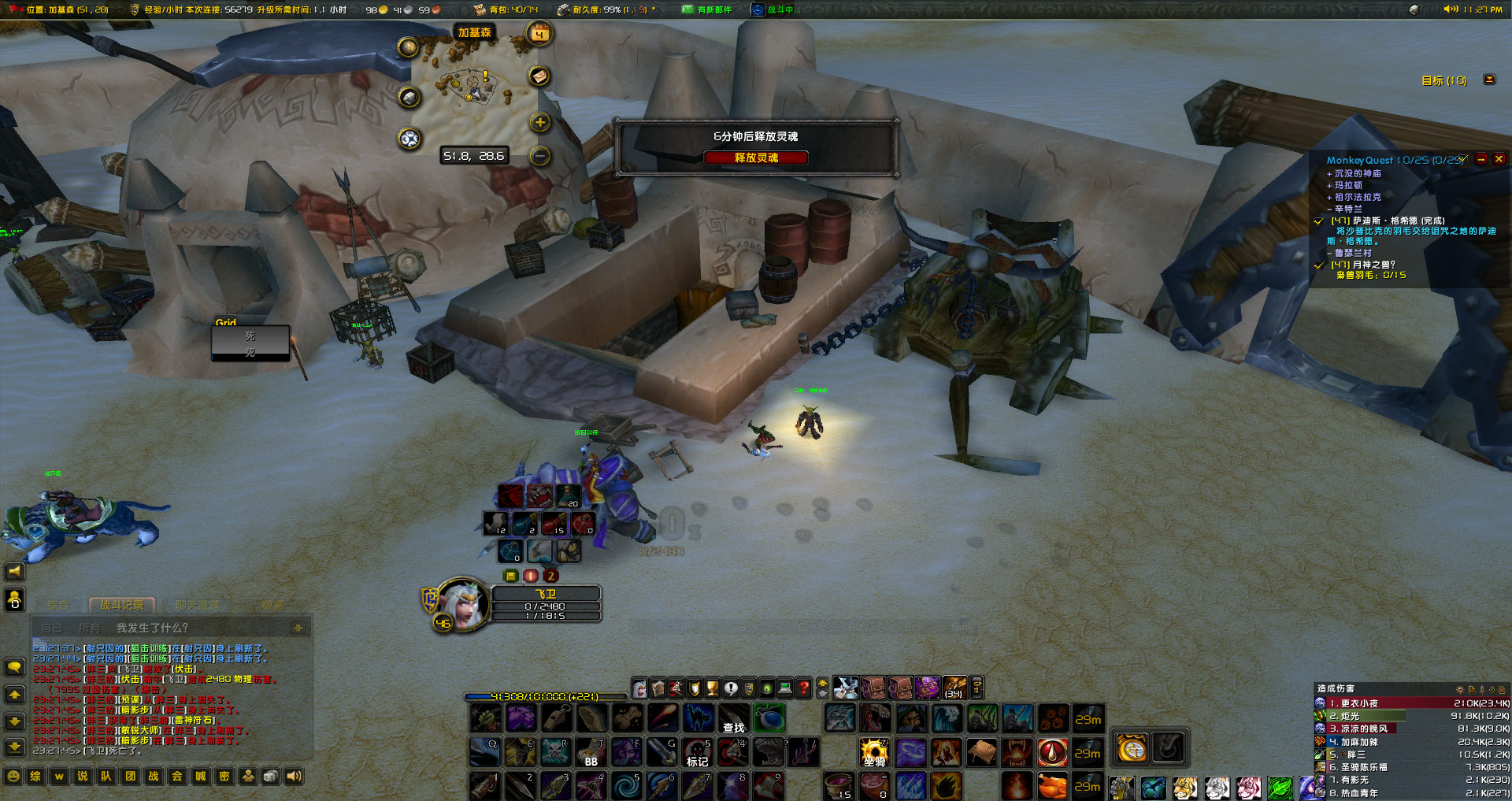Collapse 辛特兰 in the quest tracker
Viewport: 1512px width, 801px height.
coord(1329,209)
